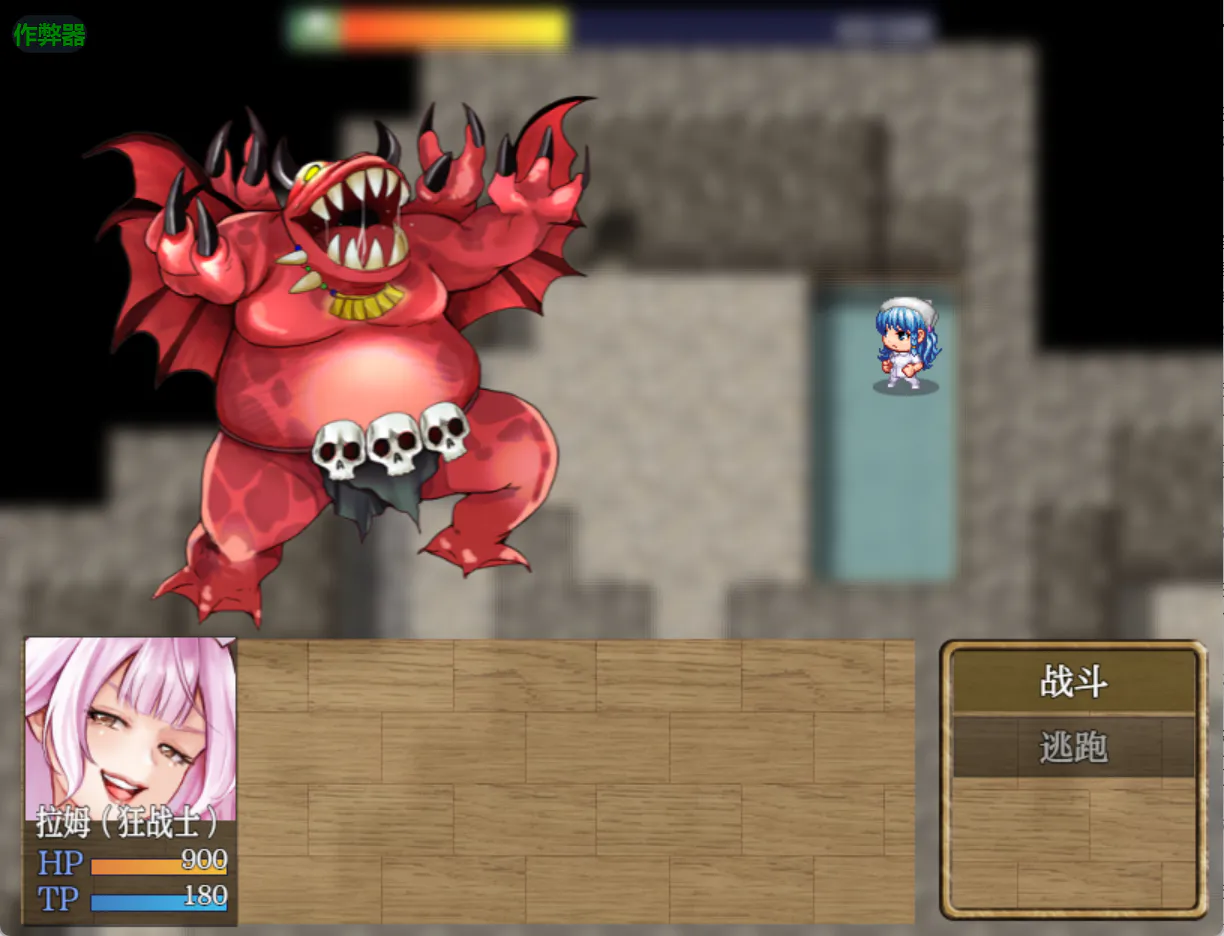Image resolution: width=1224 pixels, height=936 pixels.
Task: Choose the 战斗 (Fight) command
Action: point(1074,683)
